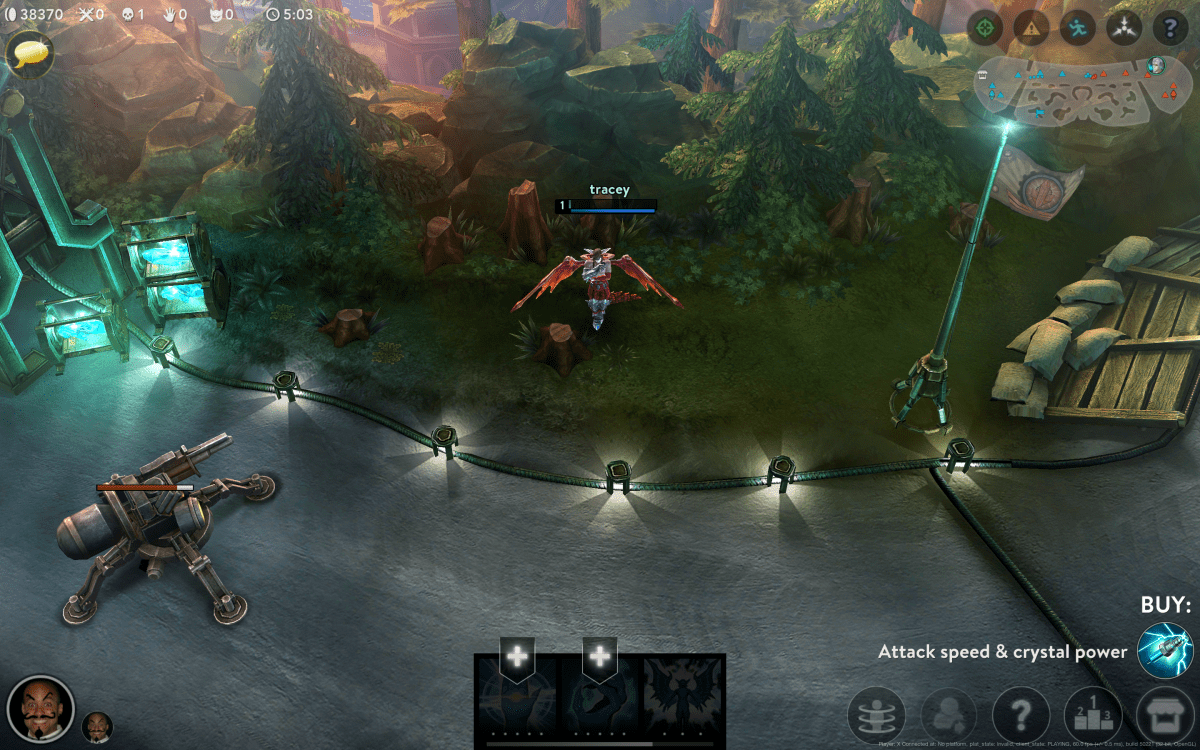
Task: Send the teal running figure ping
Action: [1078, 28]
